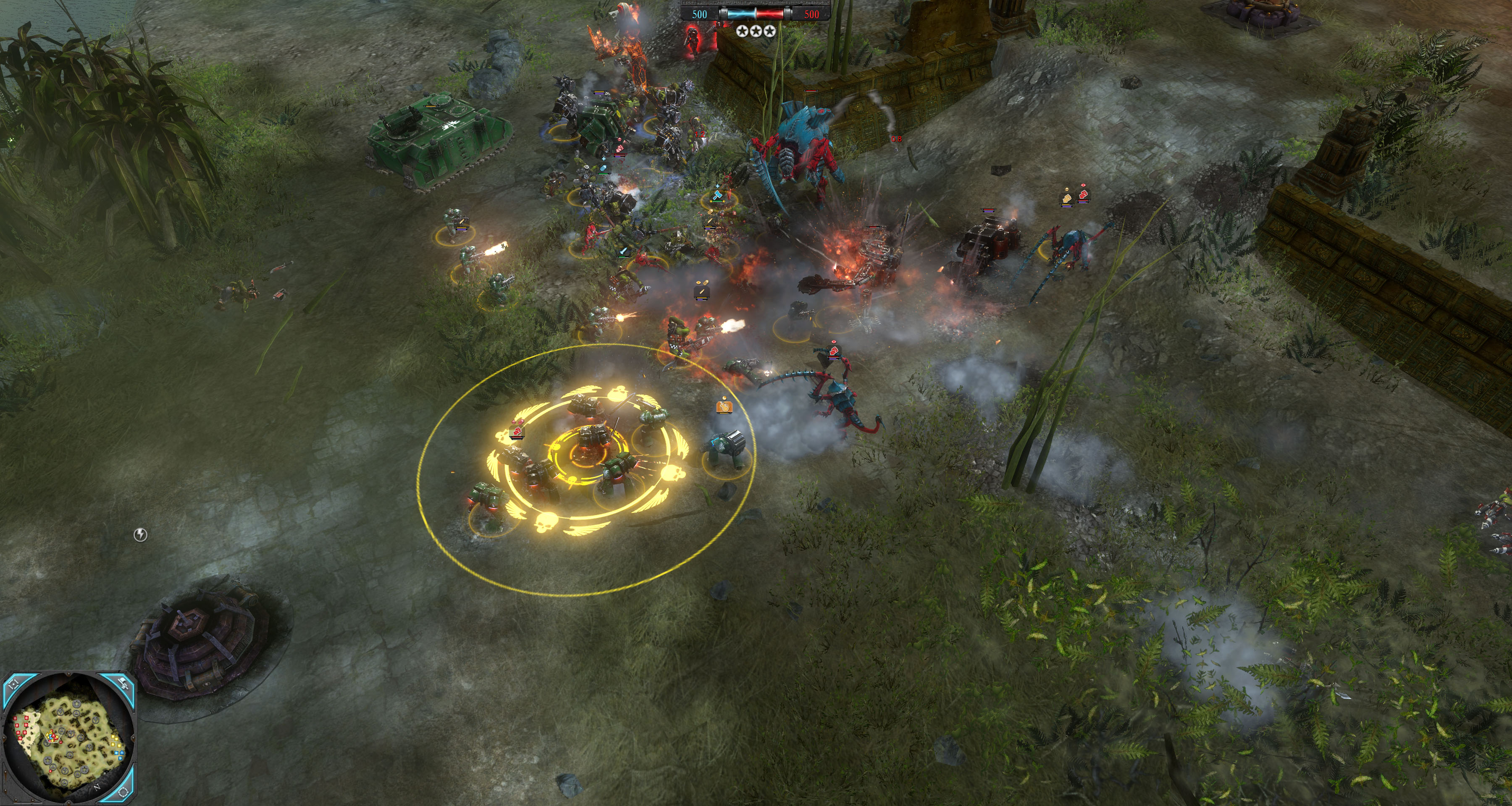Screen dimensions: 1512x806
Task: Click the lightning bolt power node icon
Action: coord(140,534)
